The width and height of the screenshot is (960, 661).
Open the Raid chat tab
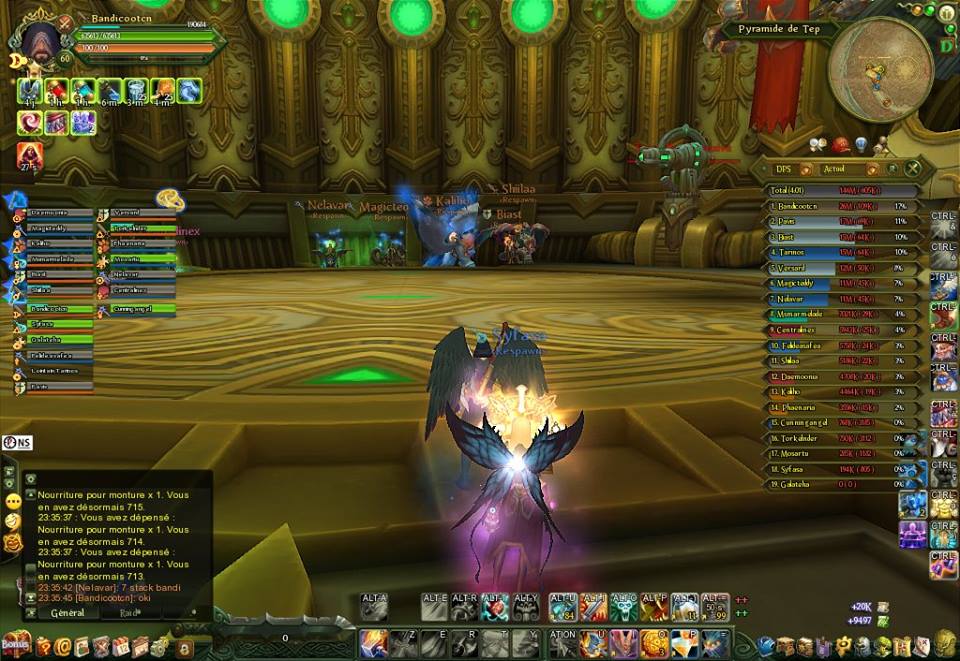pyautogui.click(x=130, y=613)
